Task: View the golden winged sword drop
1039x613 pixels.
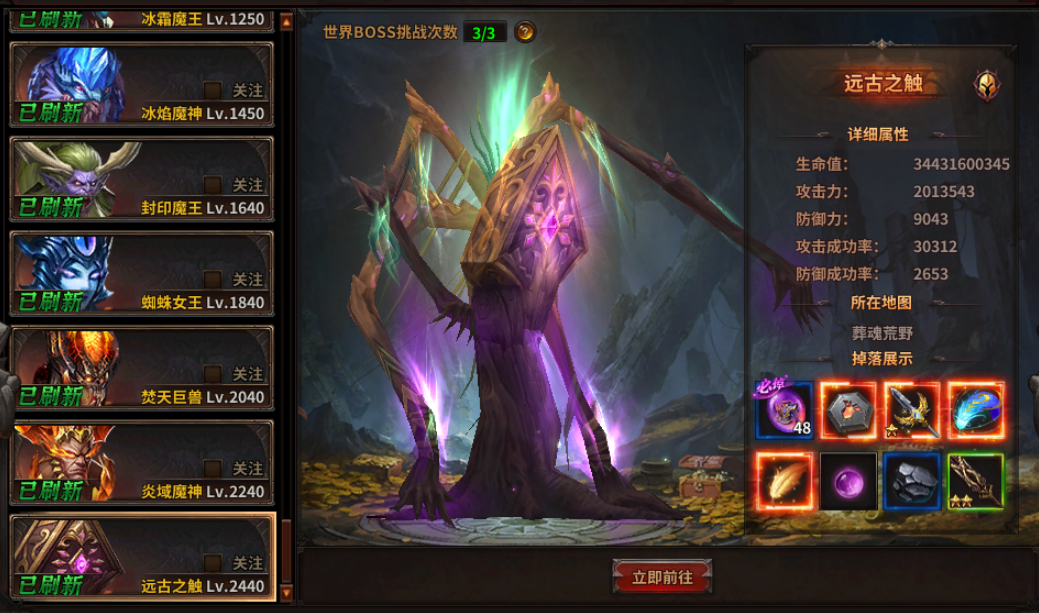Action: click(x=911, y=411)
